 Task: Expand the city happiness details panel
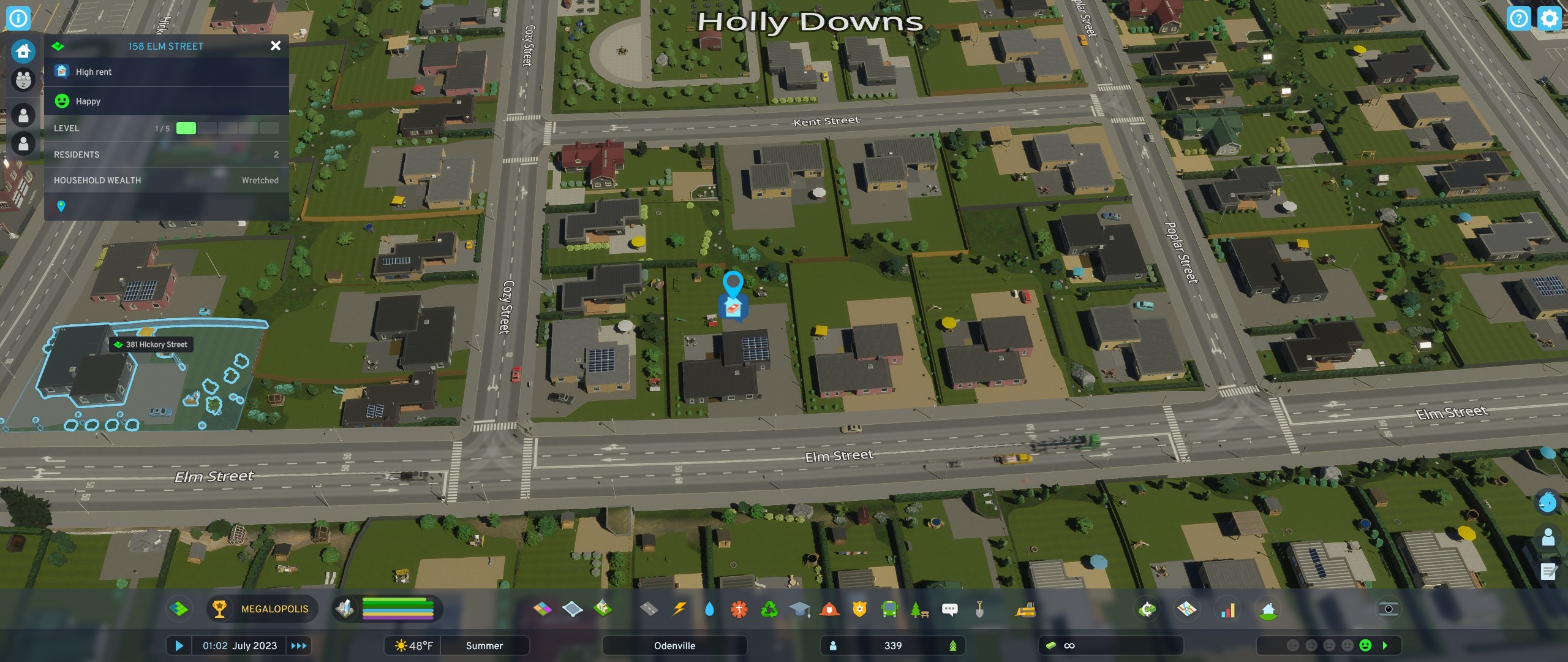tap(1385, 645)
